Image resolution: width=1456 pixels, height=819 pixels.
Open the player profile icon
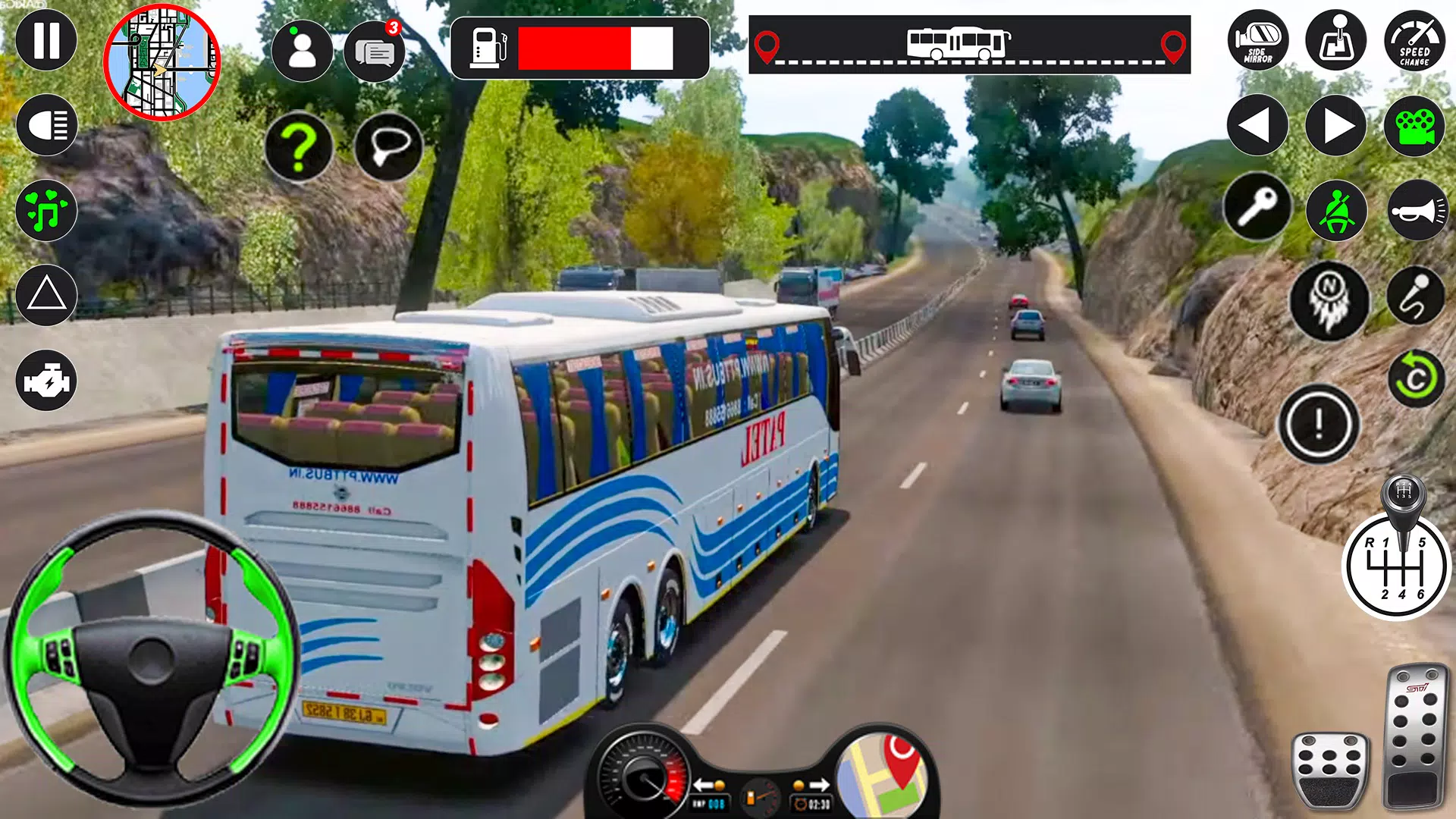pos(302,51)
